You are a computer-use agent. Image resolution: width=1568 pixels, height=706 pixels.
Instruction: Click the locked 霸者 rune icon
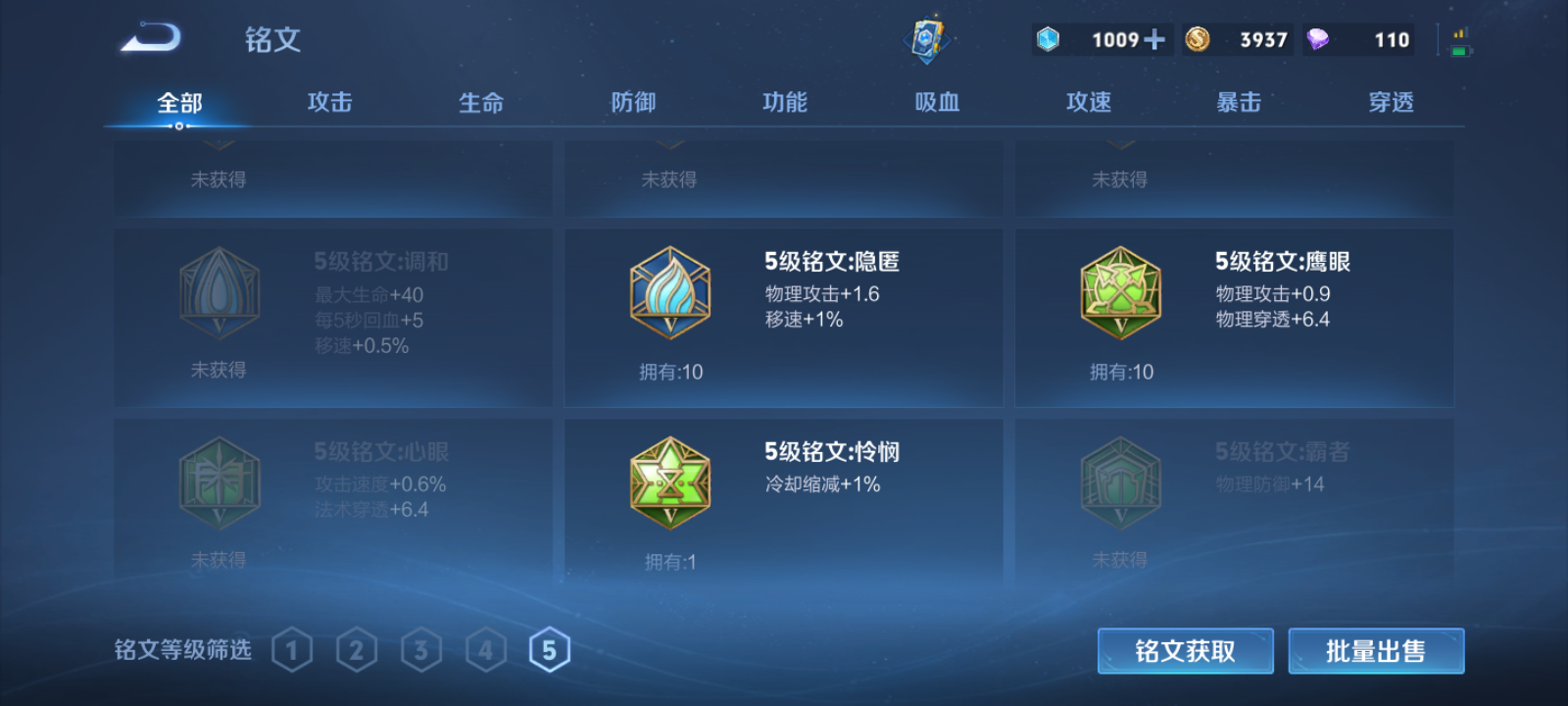click(1120, 482)
